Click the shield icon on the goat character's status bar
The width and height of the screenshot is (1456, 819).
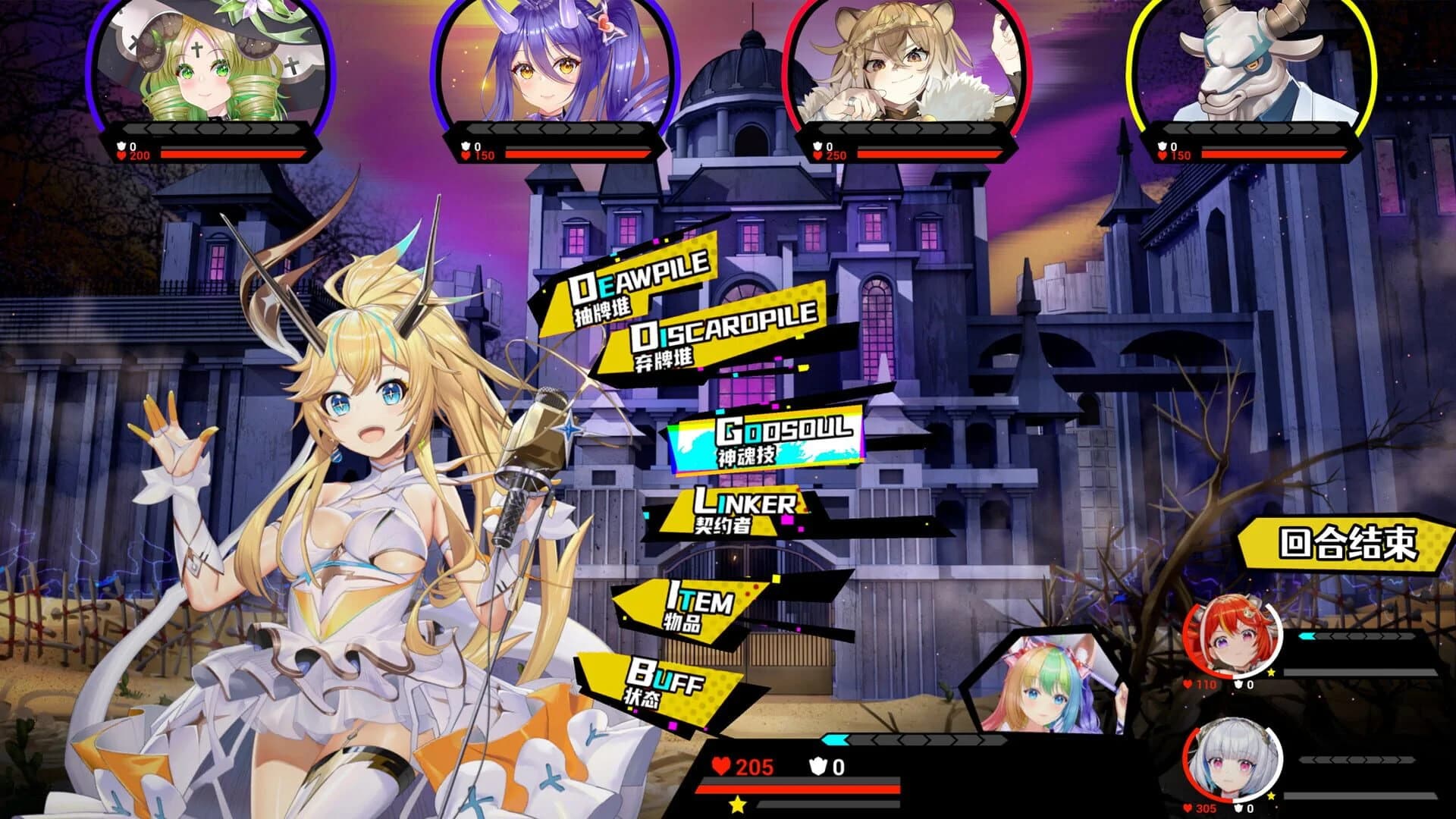pyautogui.click(x=1161, y=144)
